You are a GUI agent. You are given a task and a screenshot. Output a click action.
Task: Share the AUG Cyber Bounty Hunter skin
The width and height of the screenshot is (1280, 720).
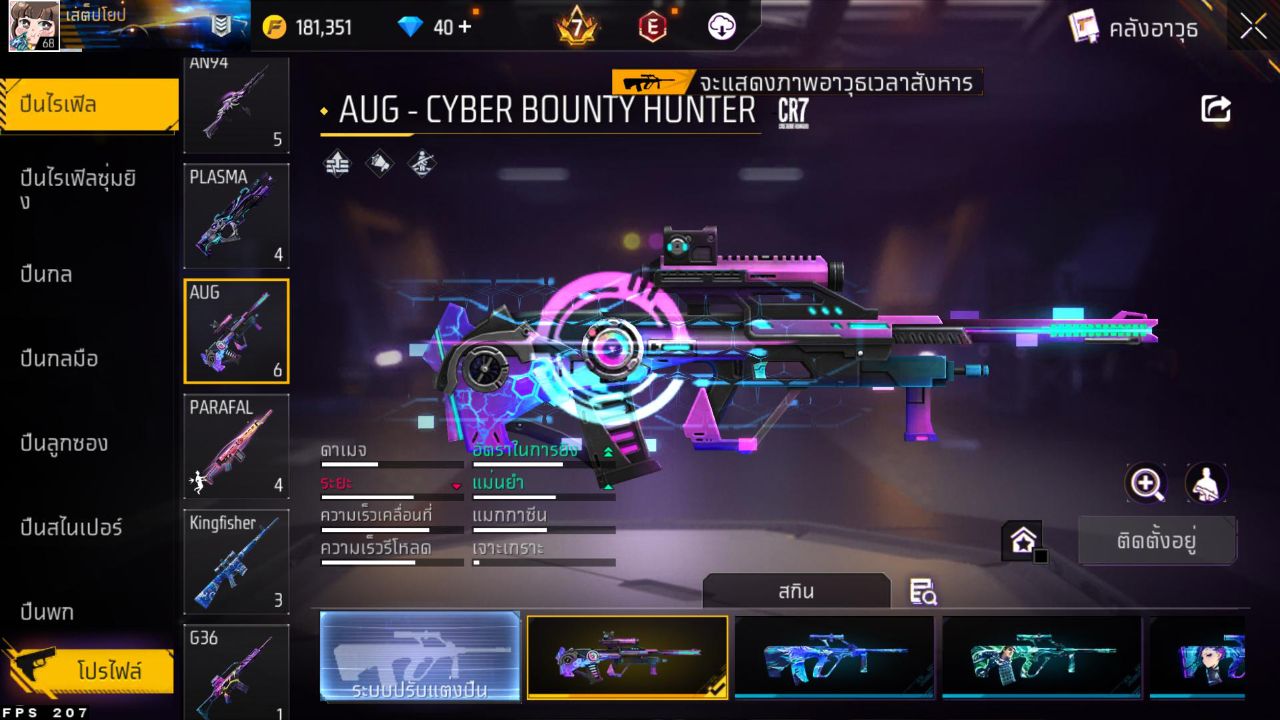[1216, 108]
